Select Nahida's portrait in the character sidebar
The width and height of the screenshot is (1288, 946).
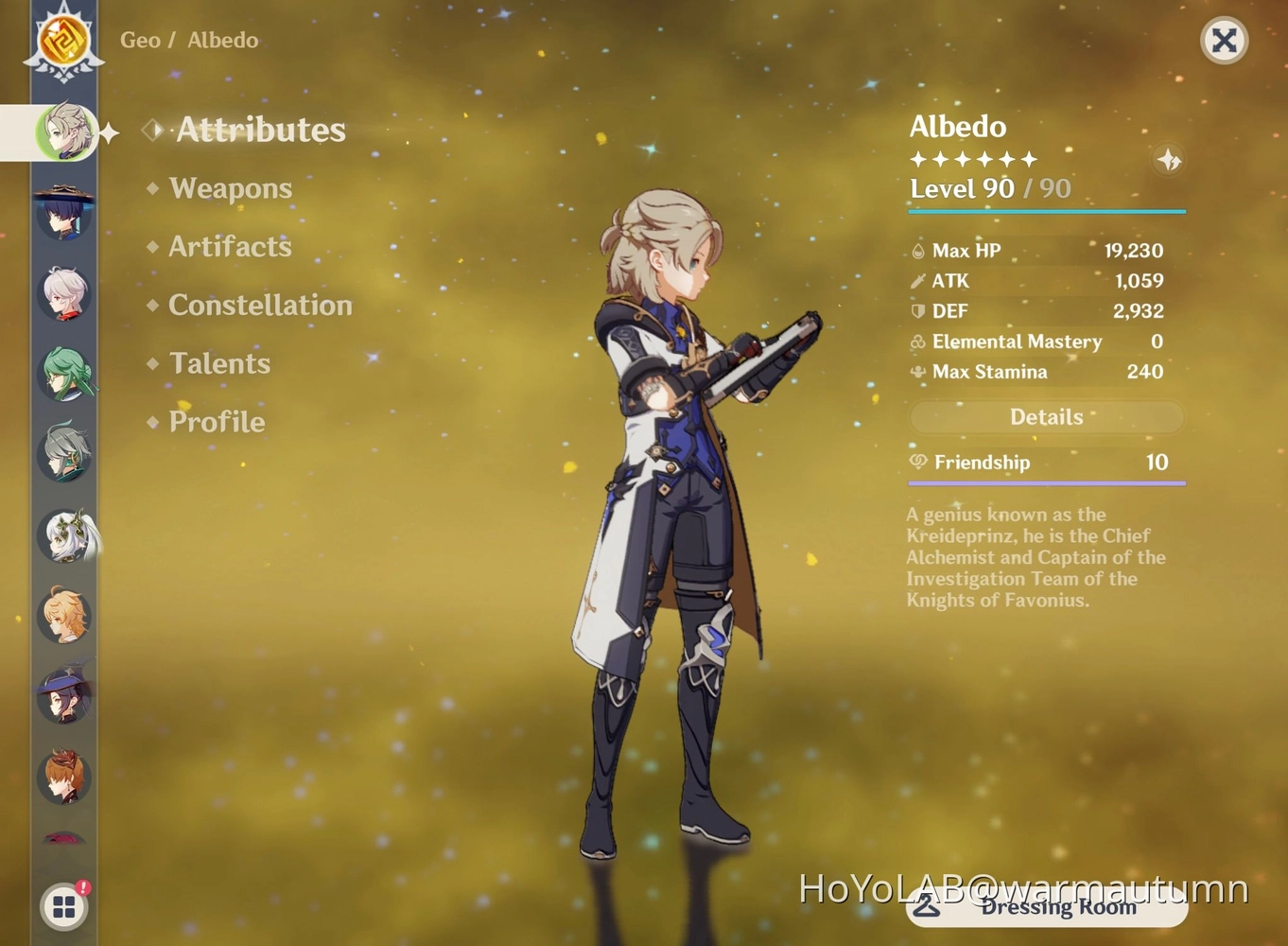coord(66,535)
